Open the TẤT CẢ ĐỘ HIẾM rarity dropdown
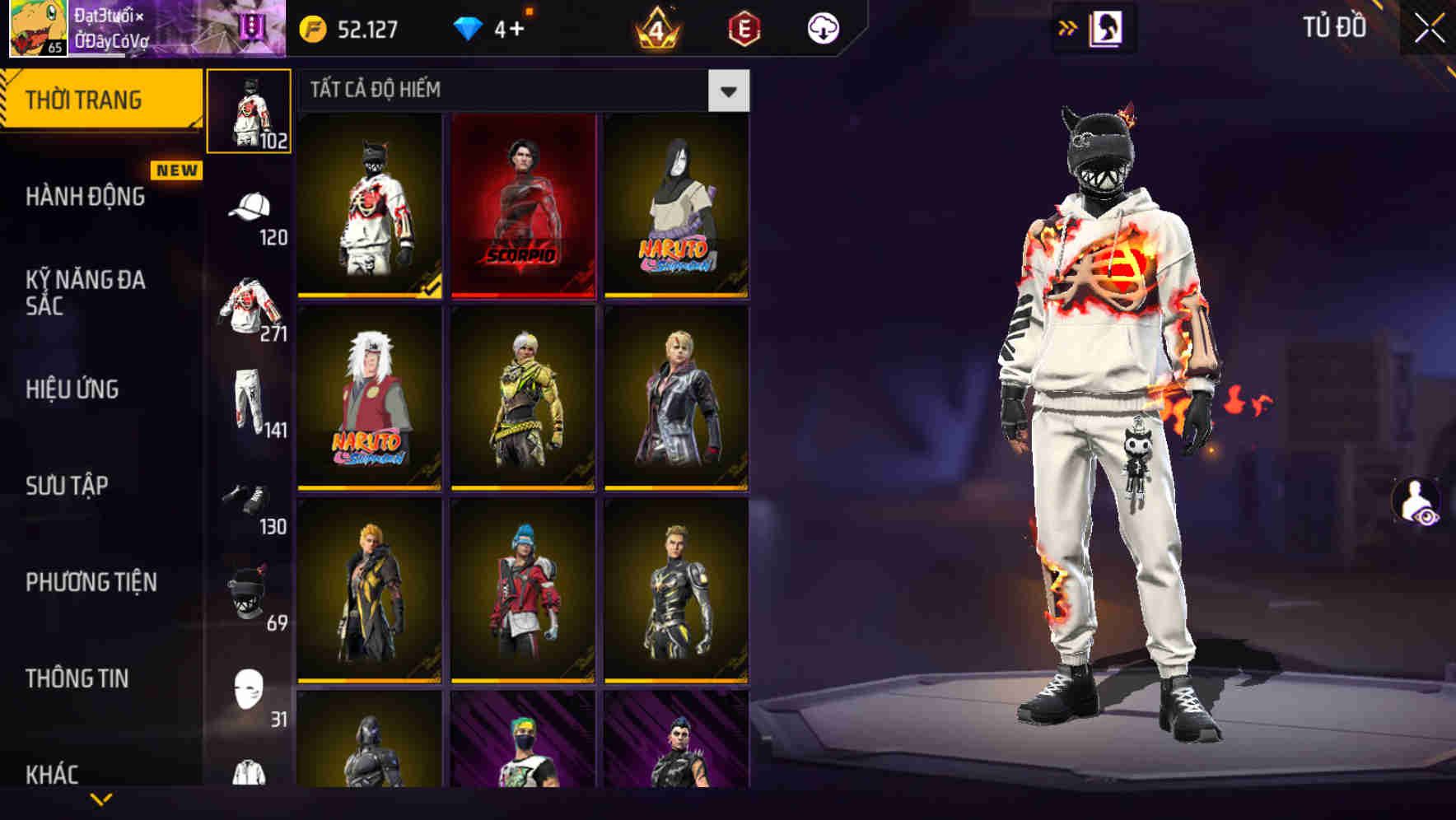This screenshot has width=1456, height=820. (728, 90)
